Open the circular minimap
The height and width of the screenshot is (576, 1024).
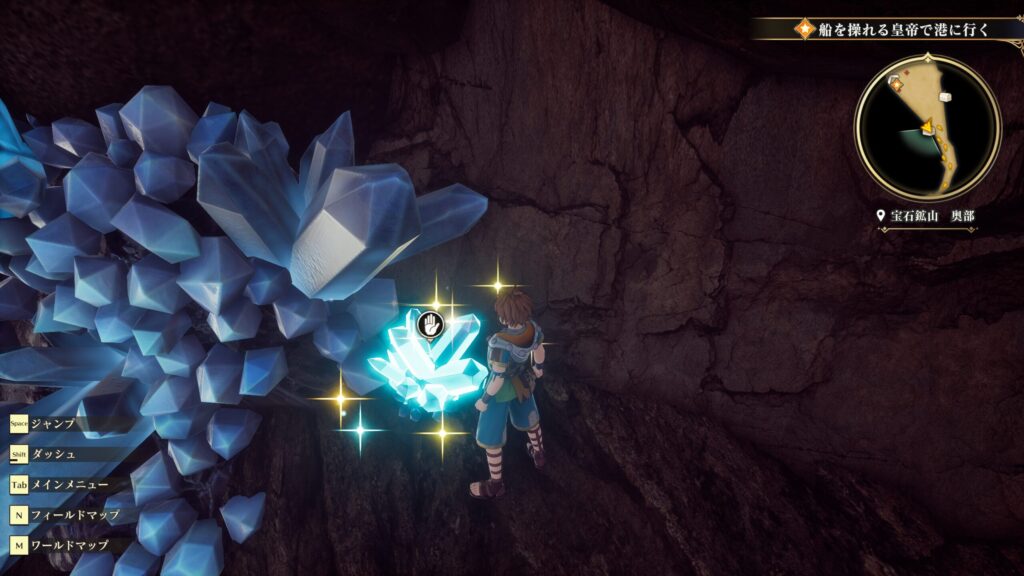coord(927,127)
